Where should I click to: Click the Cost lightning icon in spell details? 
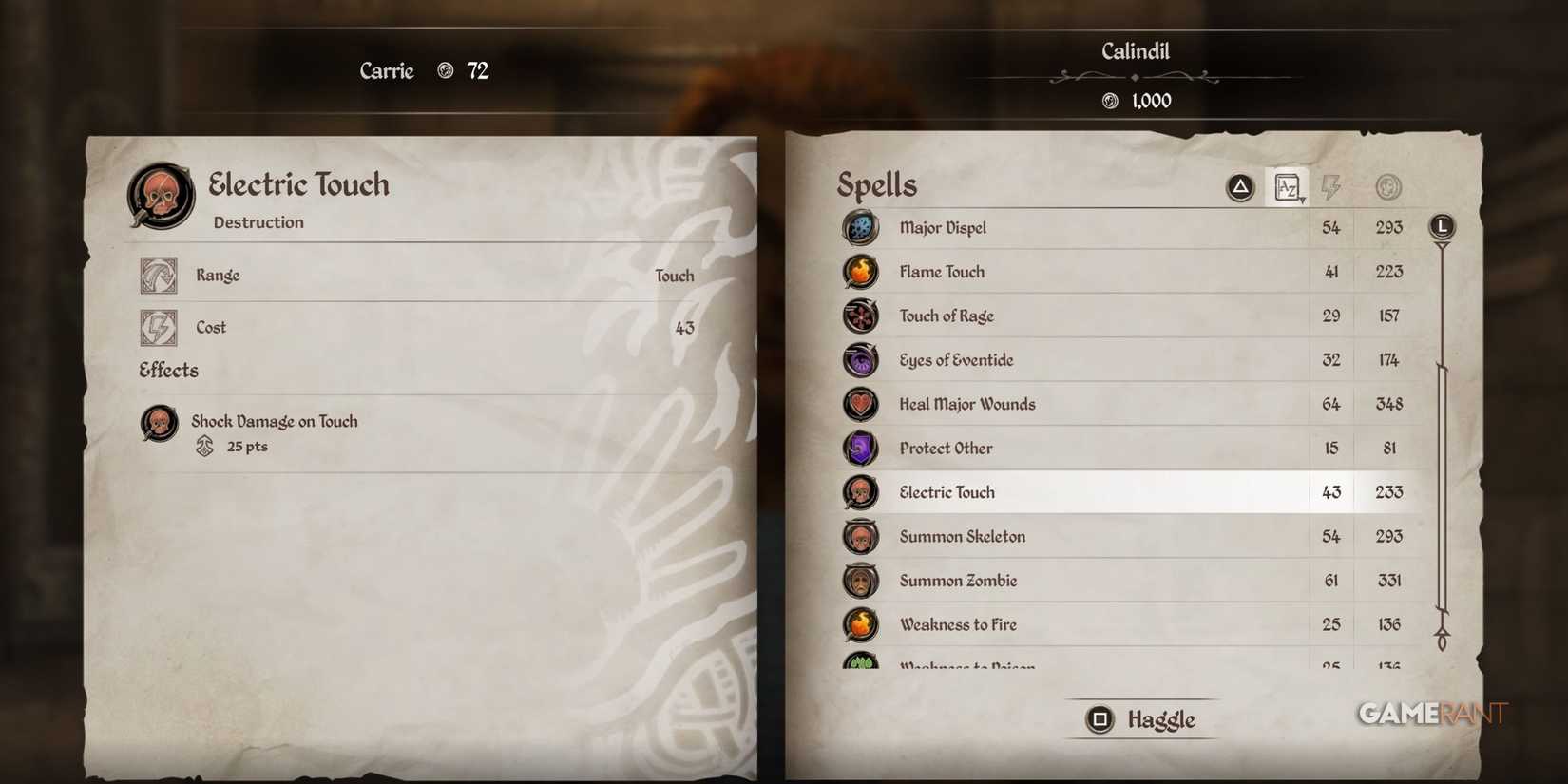(158, 327)
